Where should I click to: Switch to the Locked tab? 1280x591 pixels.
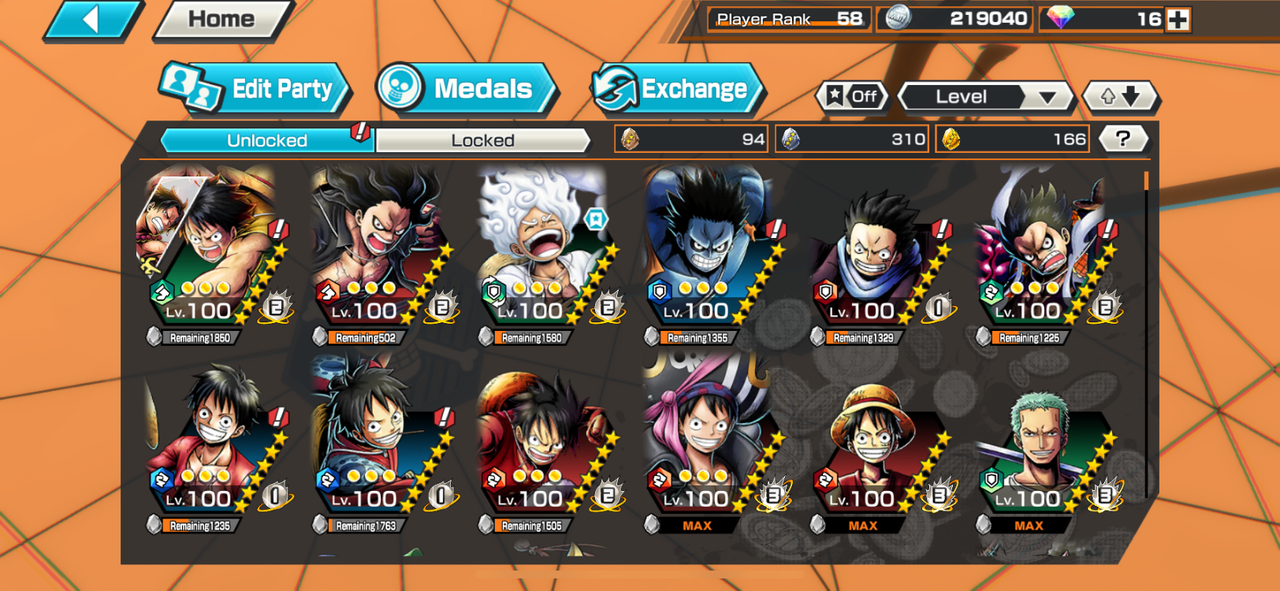[x=482, y=140]
